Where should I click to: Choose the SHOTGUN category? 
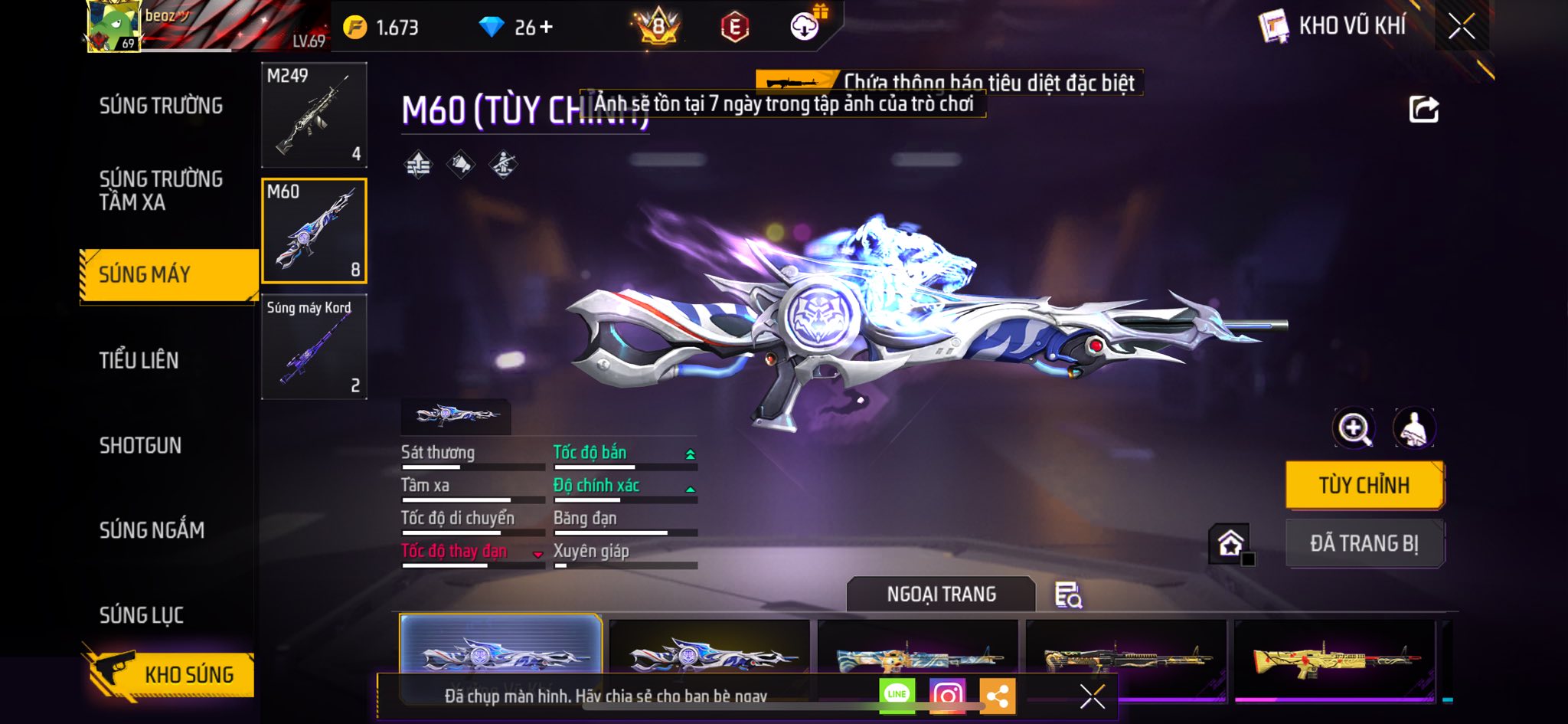click(x=140, y=445)
